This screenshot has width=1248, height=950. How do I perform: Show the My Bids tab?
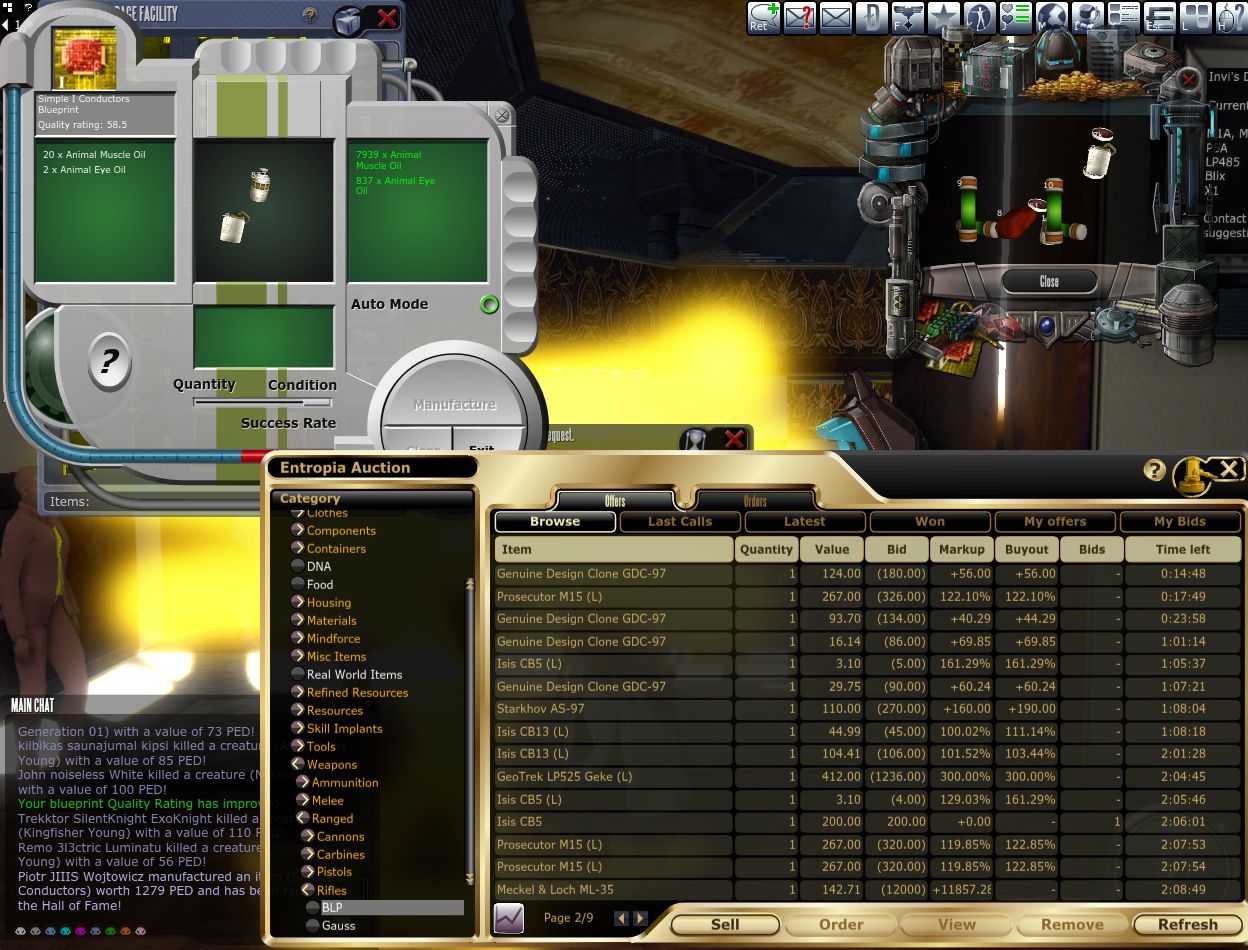[1180, 521]
